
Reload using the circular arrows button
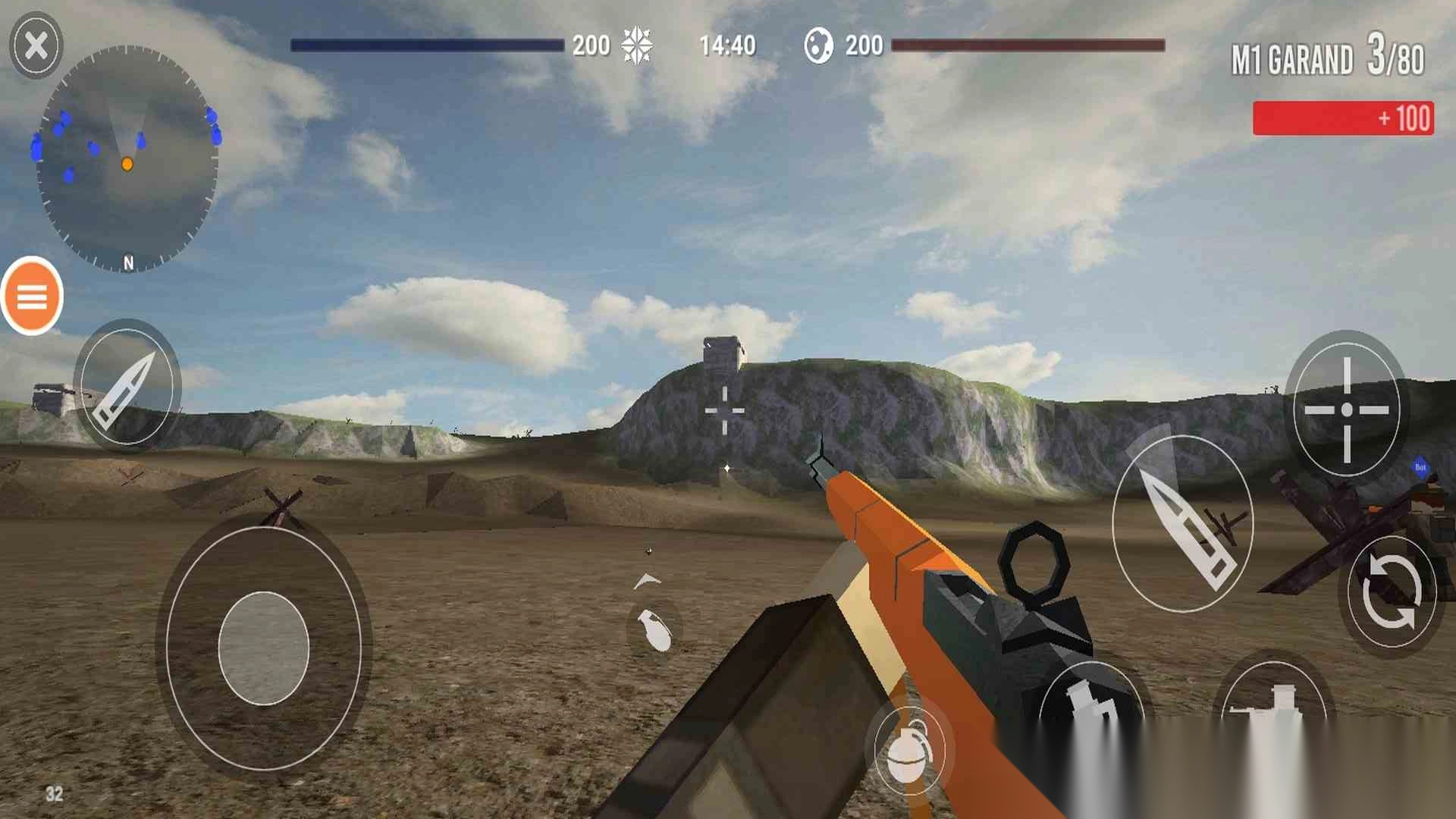point(1391,592)
